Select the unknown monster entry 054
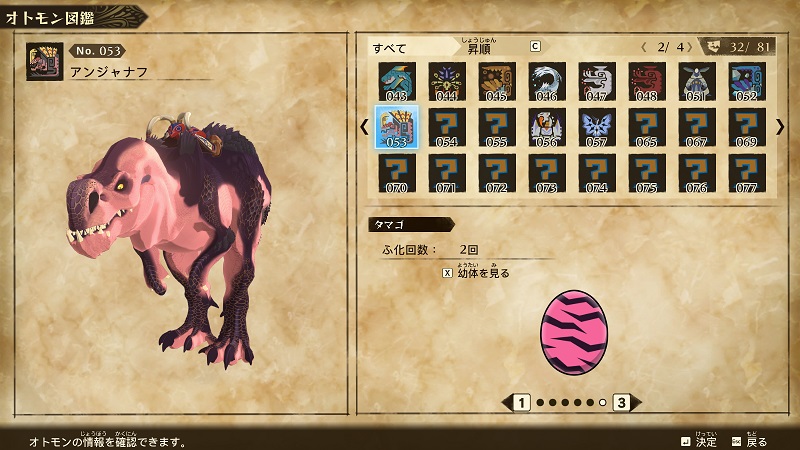The height and width of the screenshot is (450, 800). [445, 127]
